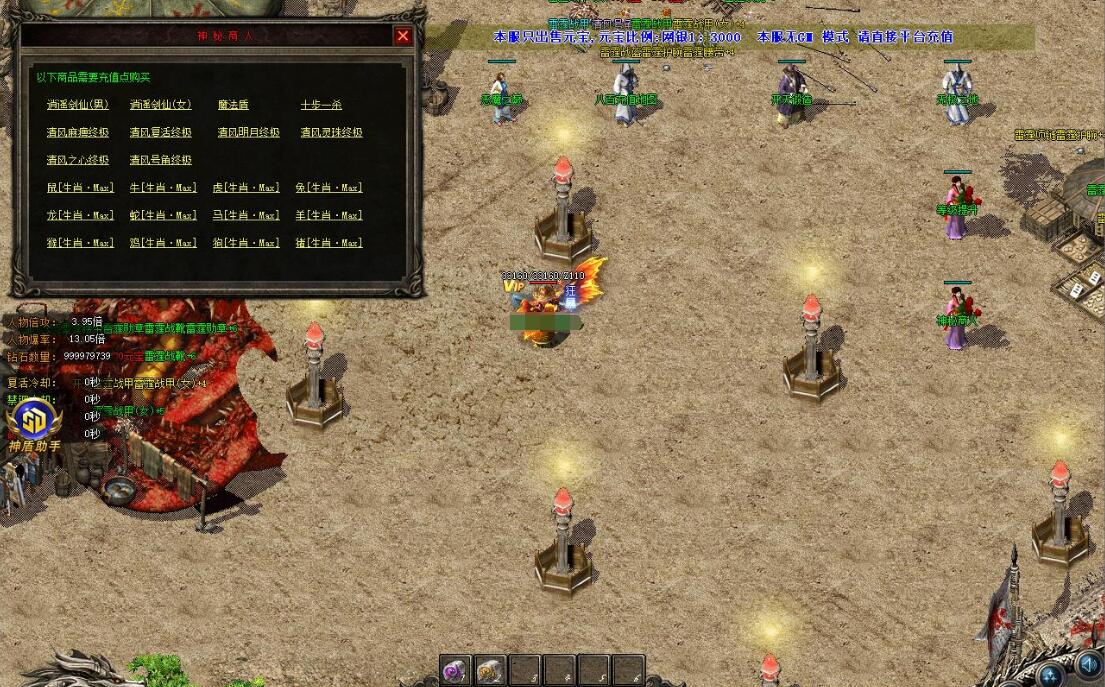
Task: Select the 虎[生肖·Max] zodiac link
Action: pyautogui.click(x=246, y=188)
